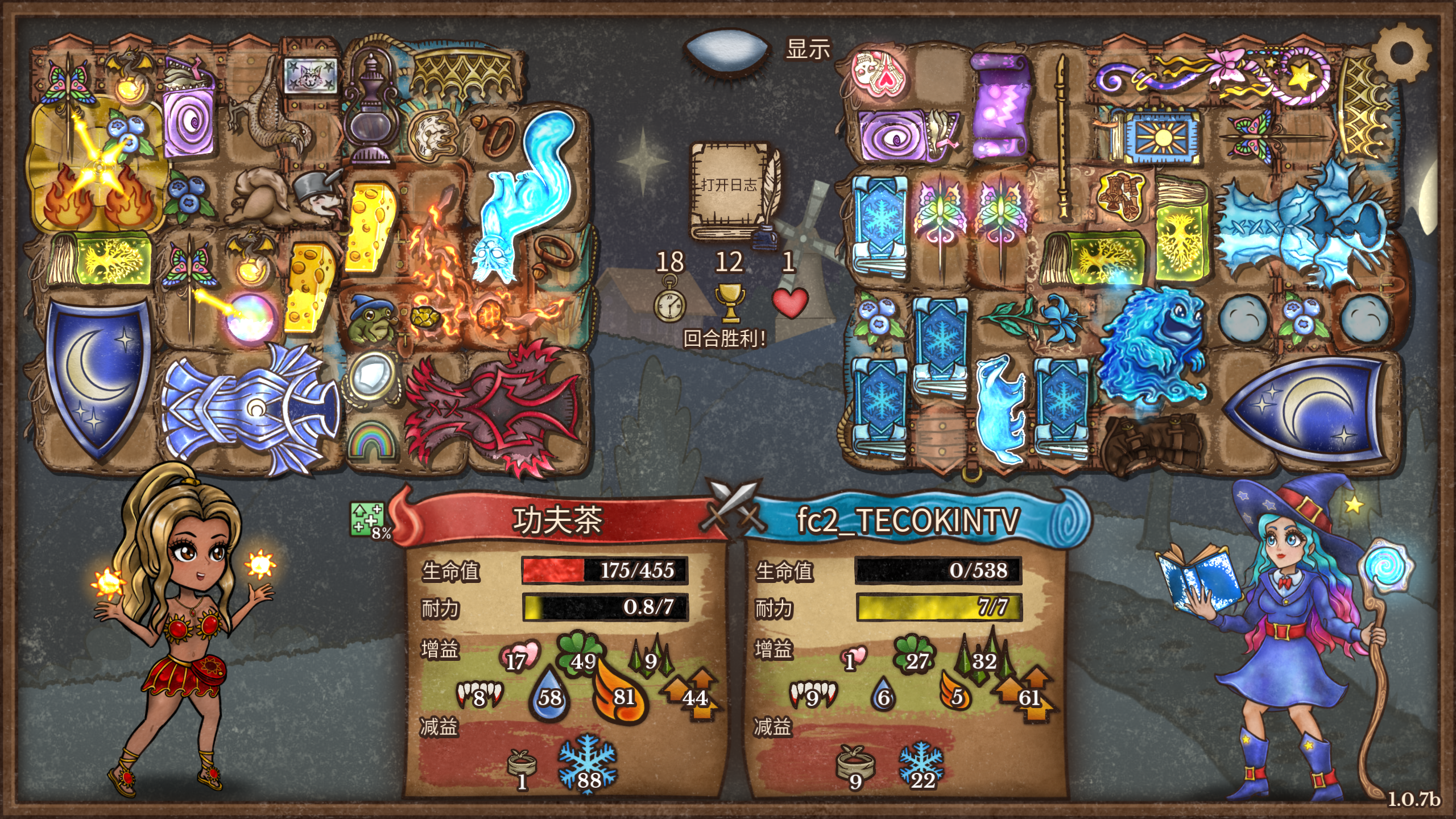Screen dimensions: 1456x819
Task: Pick the squirrel item in the left backpack
Action: pyautogui.click(x=262, y=193)
